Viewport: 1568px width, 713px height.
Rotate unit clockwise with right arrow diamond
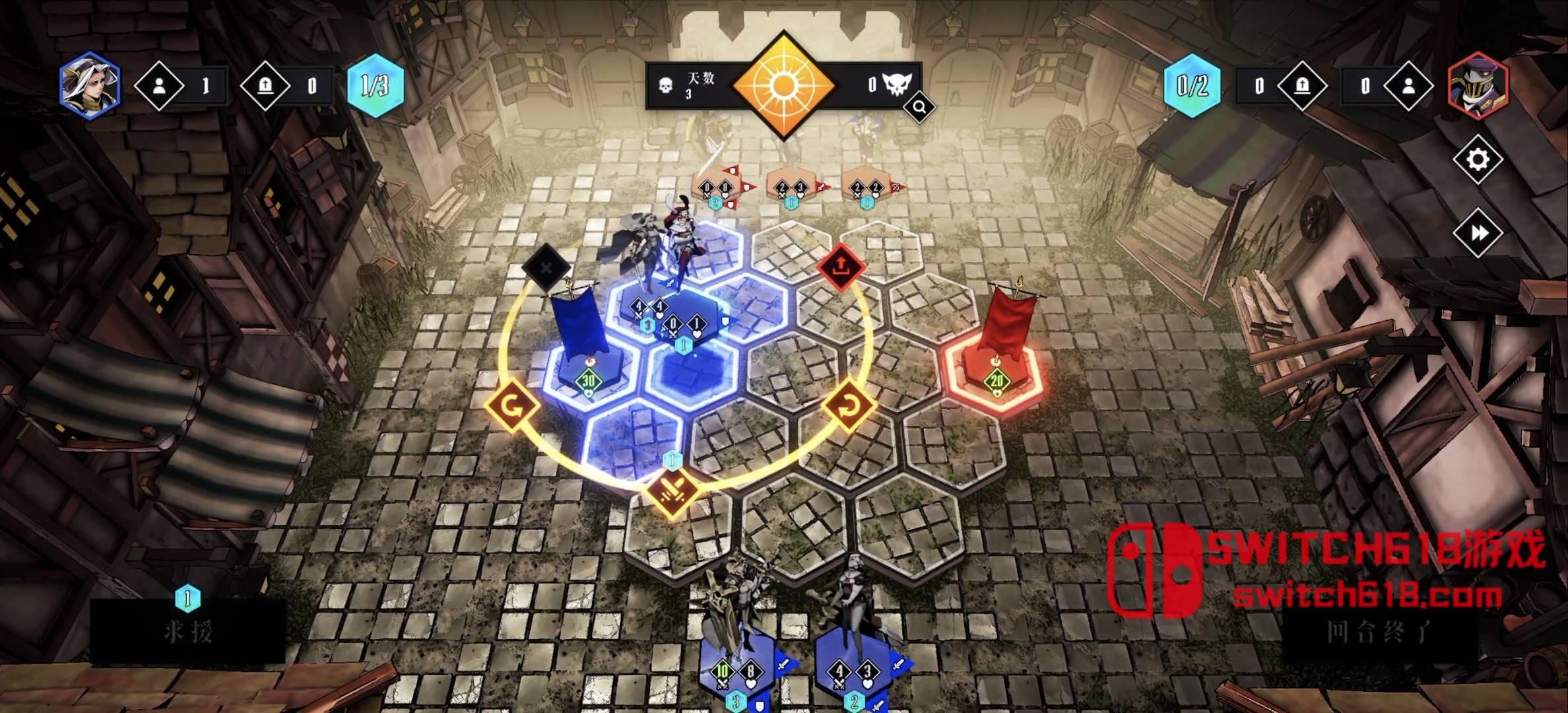click(x=849, y=406)
